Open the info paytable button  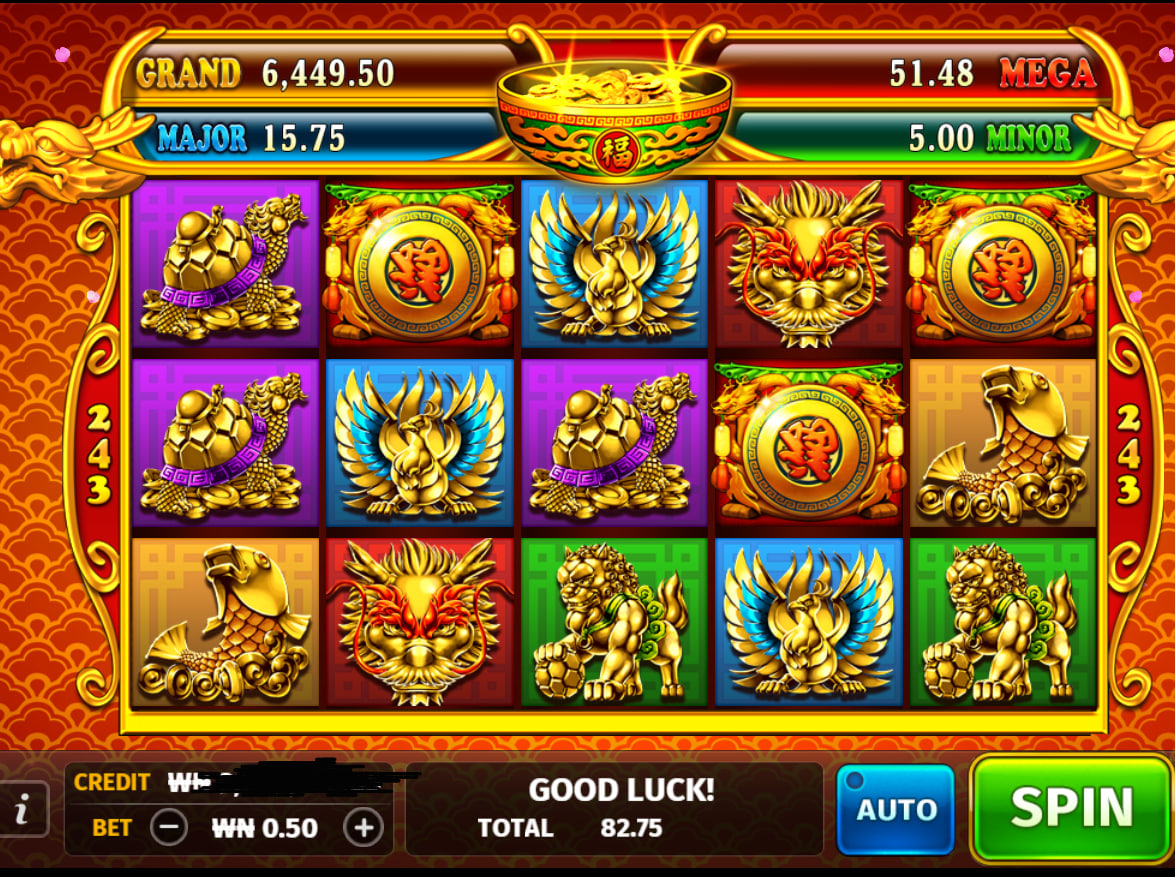22,808
